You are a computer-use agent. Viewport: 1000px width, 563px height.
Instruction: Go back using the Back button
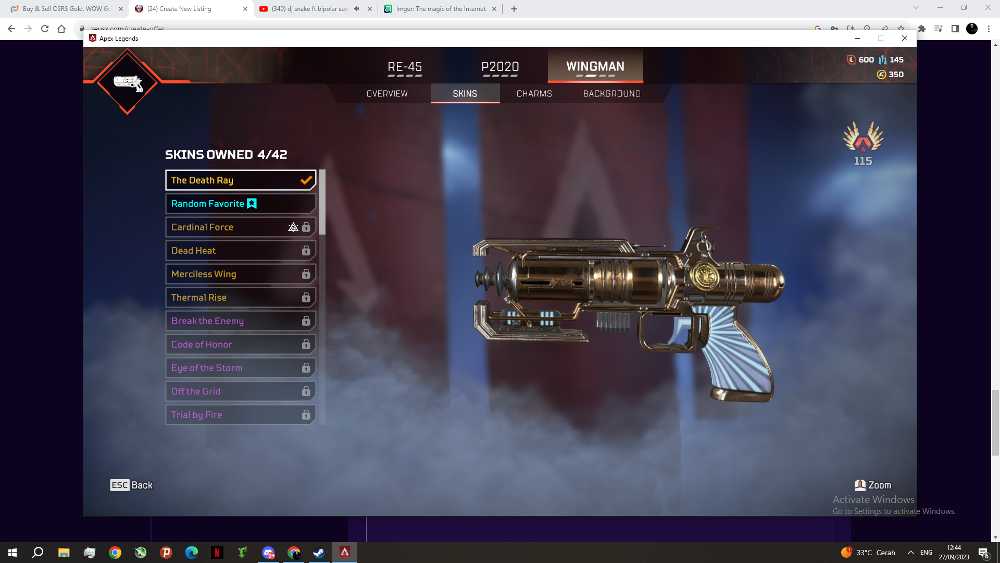click(132, 485)
